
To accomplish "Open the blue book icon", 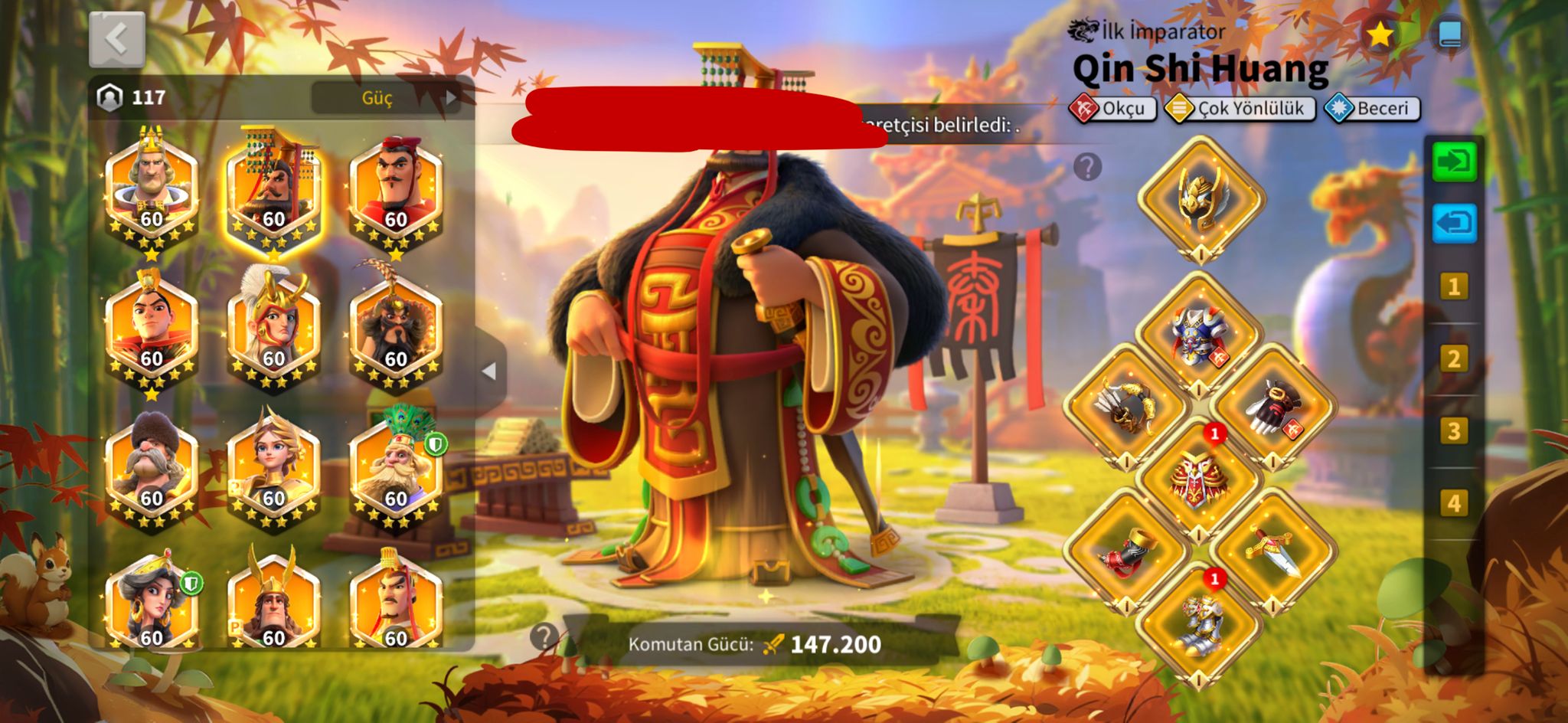I will click(x=1449, y=34).
